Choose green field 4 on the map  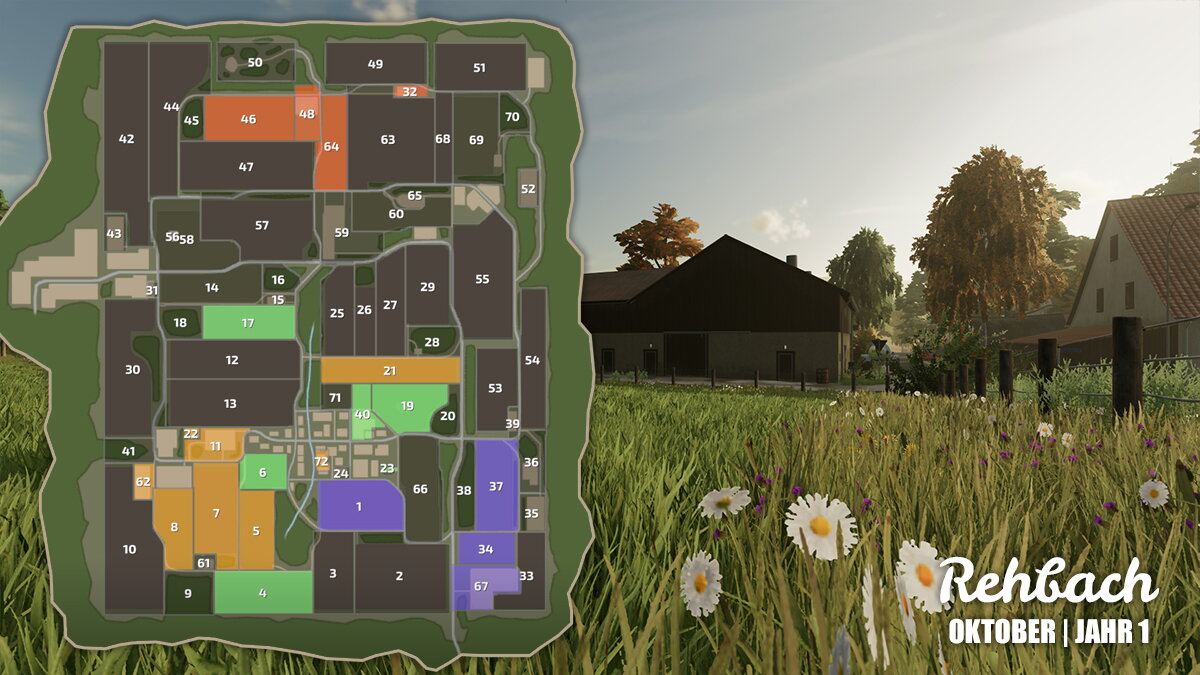263,592
